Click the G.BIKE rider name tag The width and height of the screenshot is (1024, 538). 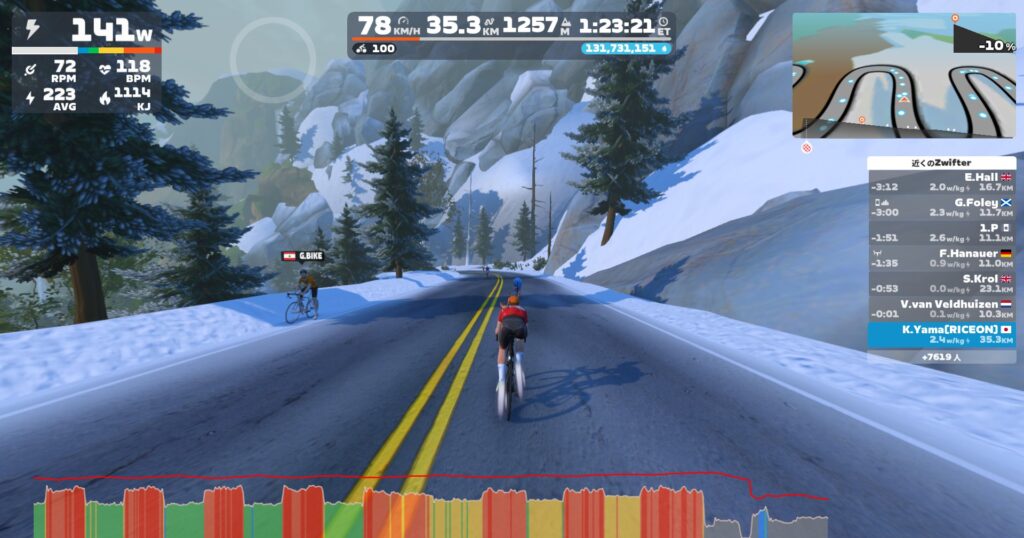coord(303,256)
